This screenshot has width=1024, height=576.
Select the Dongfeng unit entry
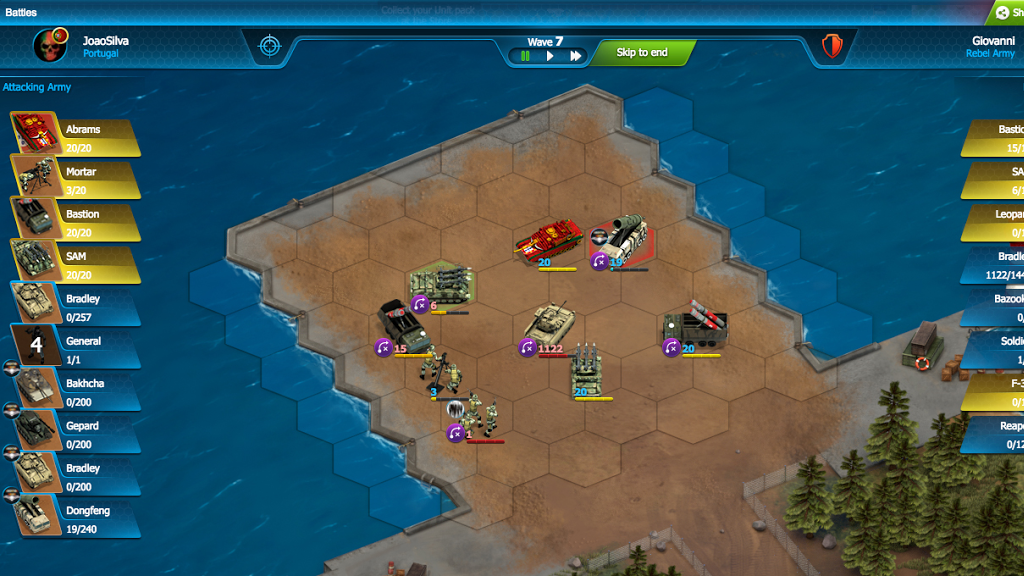pyautogui.click(x=76, y=519)
